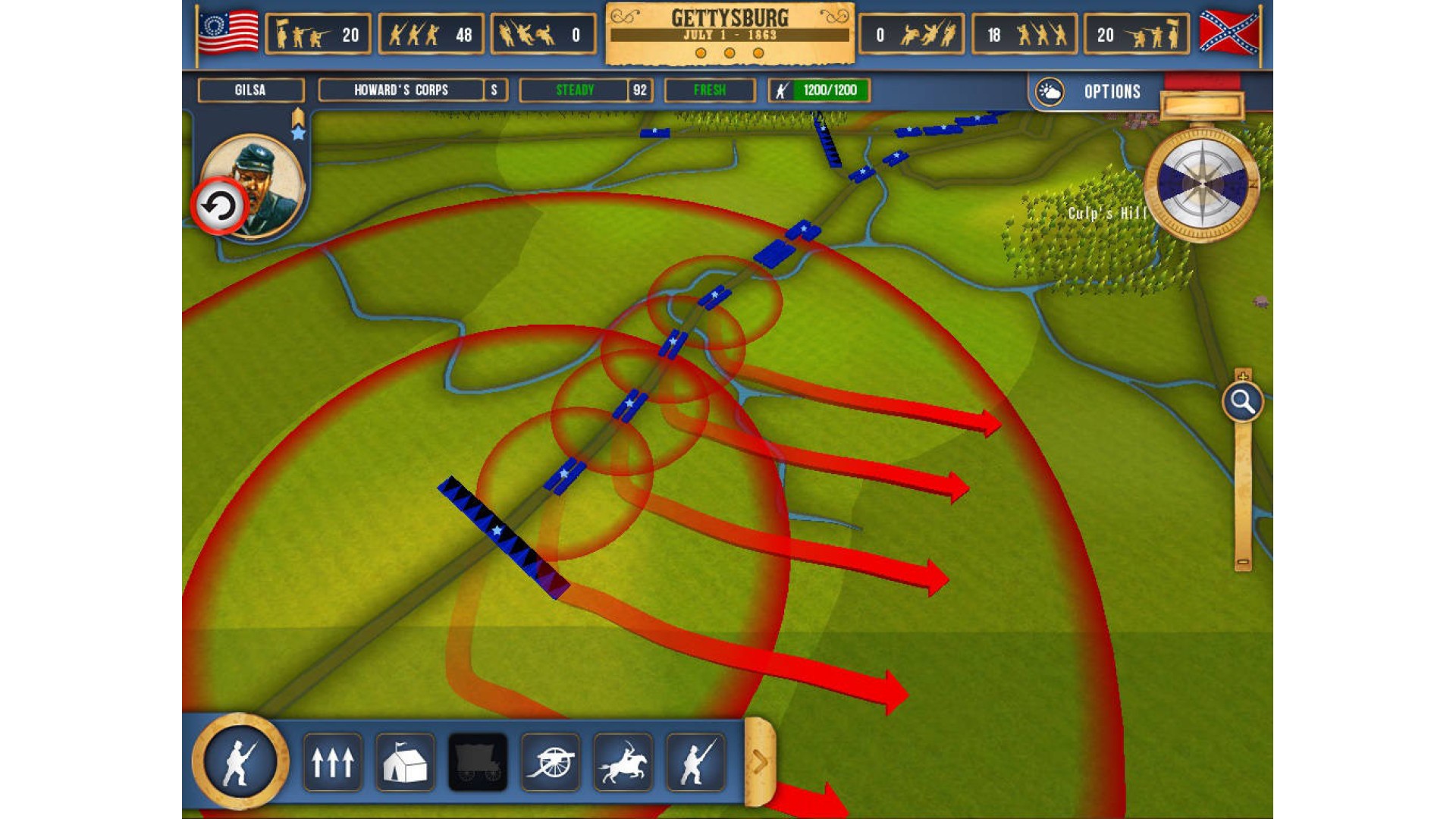
Task: Select the tent camp command
Action: point(405,761)
